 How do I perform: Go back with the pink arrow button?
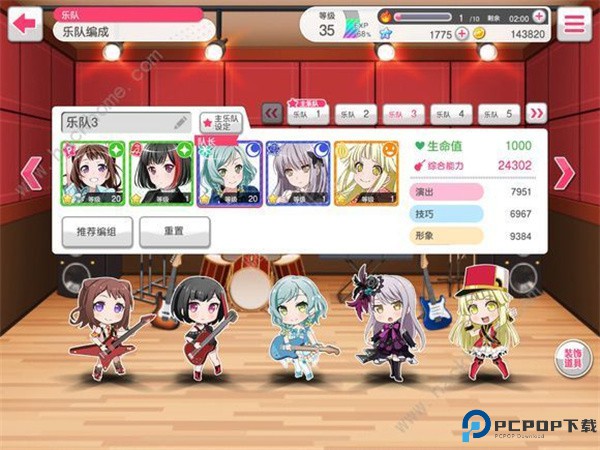coord(24,22)
